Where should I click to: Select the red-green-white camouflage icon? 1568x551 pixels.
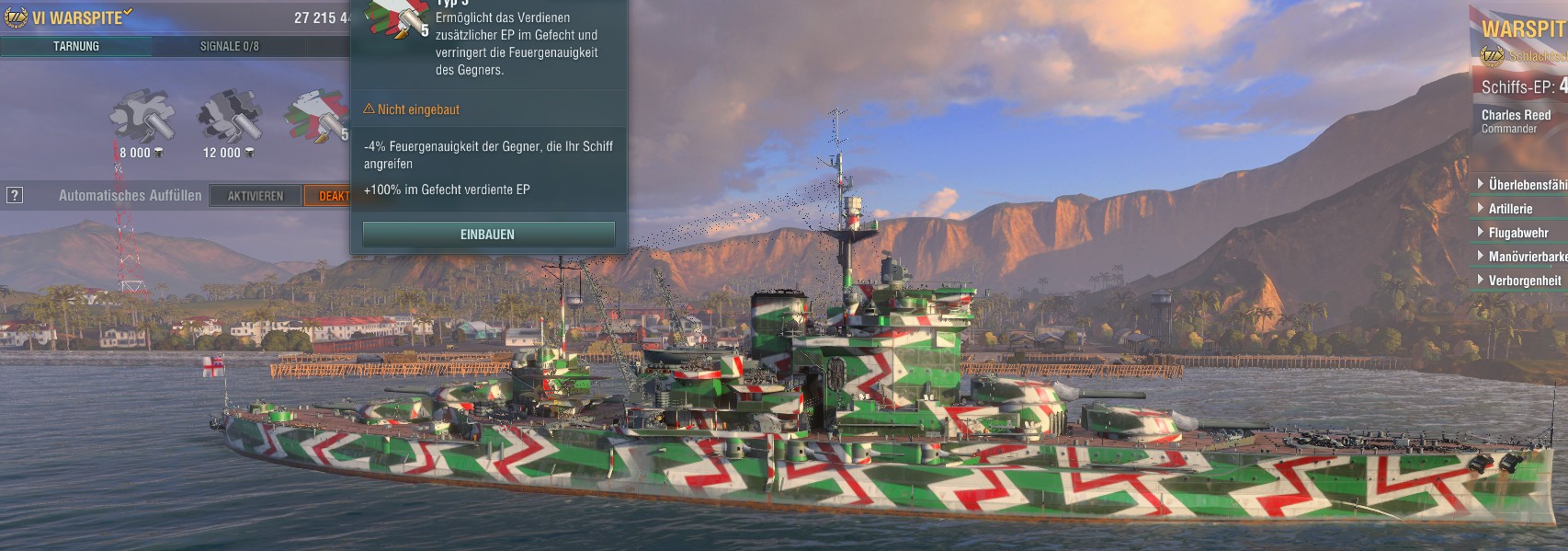[317, 117]
